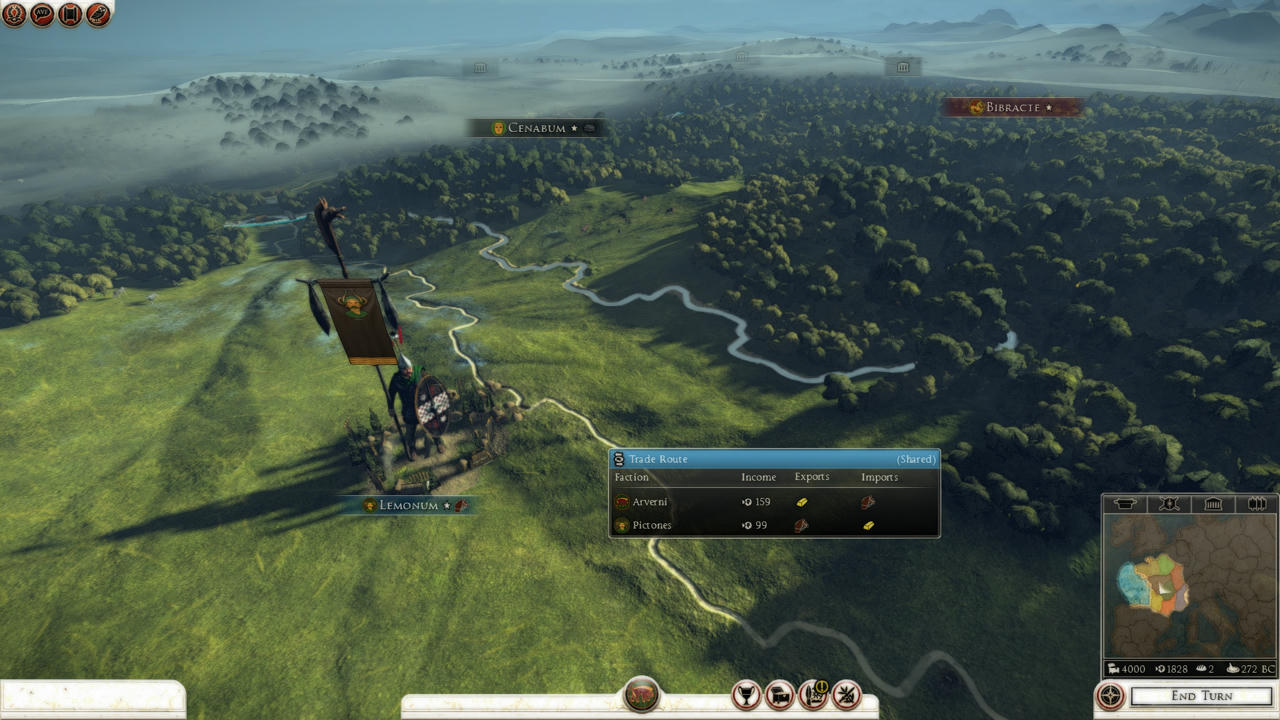Switch to the open scroll minimap tab
Image resolution: width=1280 pixels, height=720 pixels.
[1256, 504]
